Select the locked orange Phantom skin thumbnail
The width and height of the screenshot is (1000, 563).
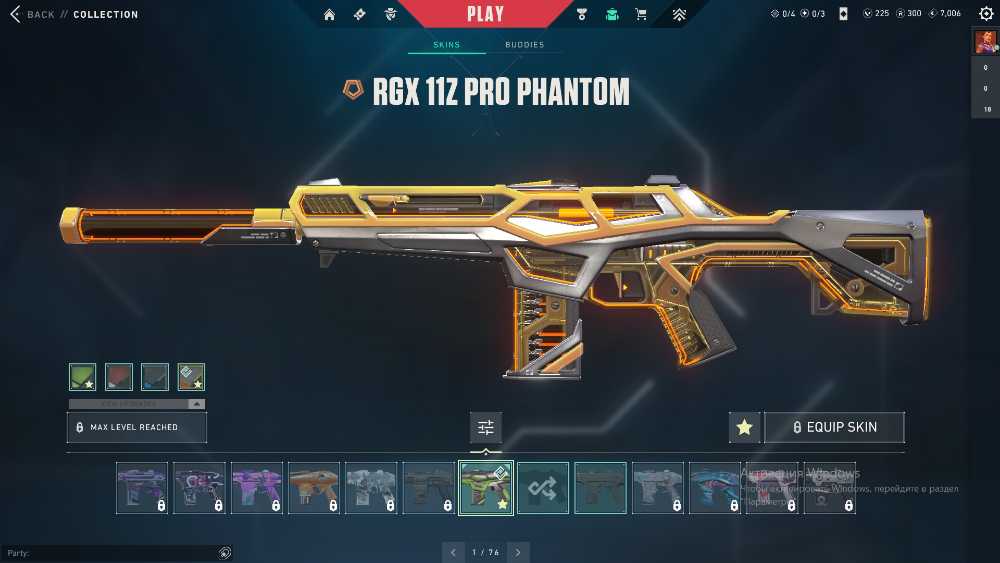314,488
